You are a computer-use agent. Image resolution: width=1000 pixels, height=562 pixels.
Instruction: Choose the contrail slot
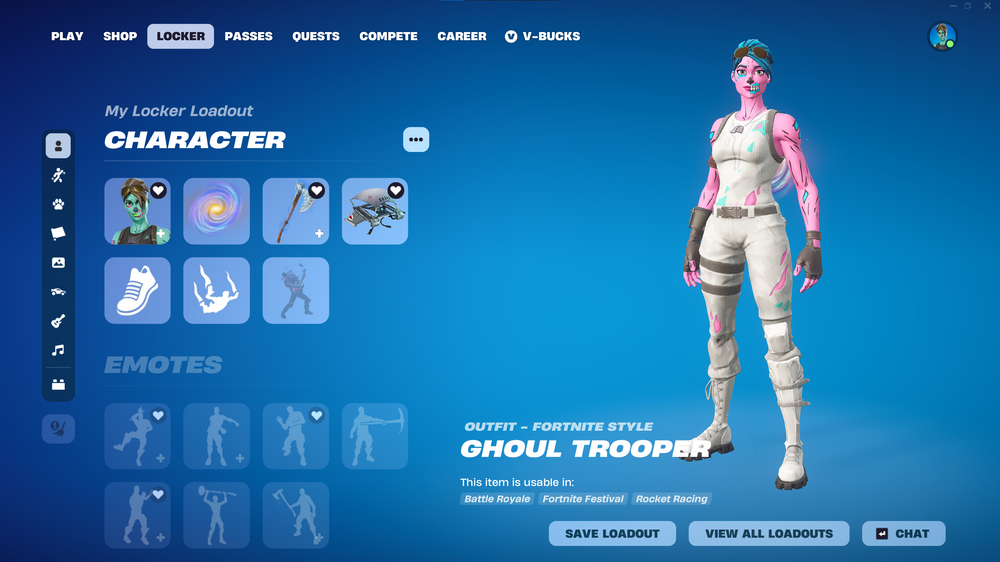217,291
